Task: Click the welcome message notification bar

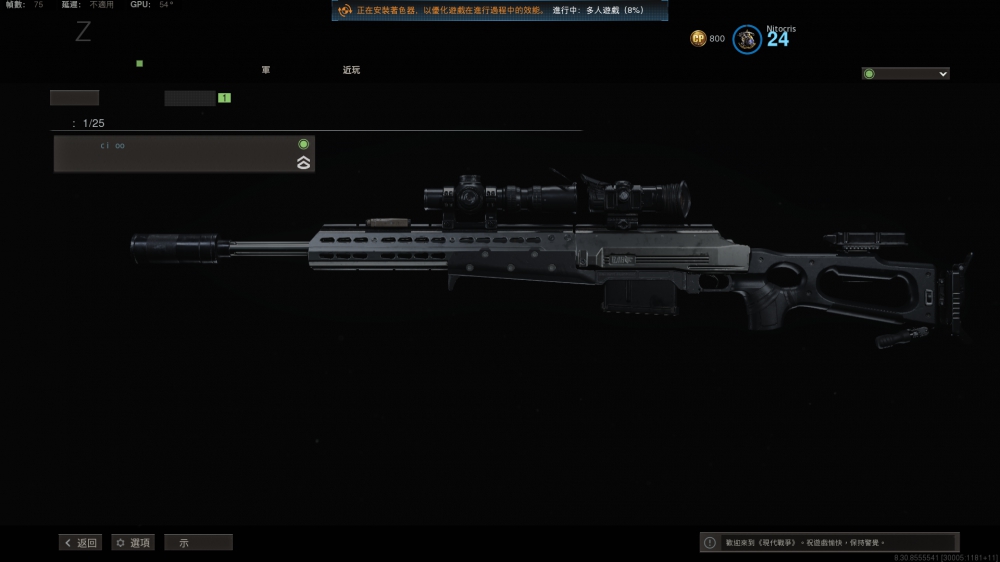Action: 829,542
